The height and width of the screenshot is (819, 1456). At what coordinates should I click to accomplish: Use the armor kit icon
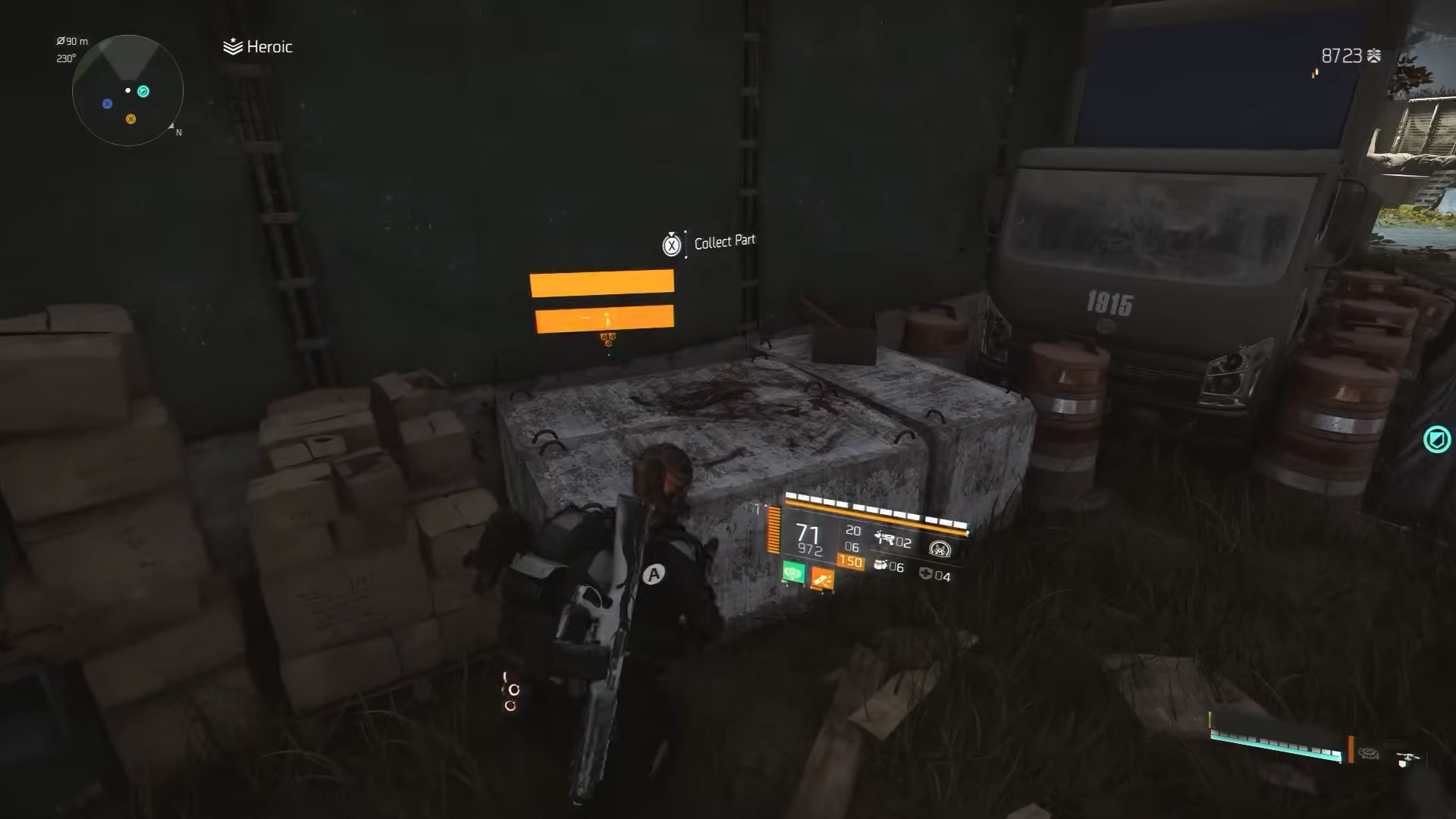pyautogui.click(x=924, y=574)
